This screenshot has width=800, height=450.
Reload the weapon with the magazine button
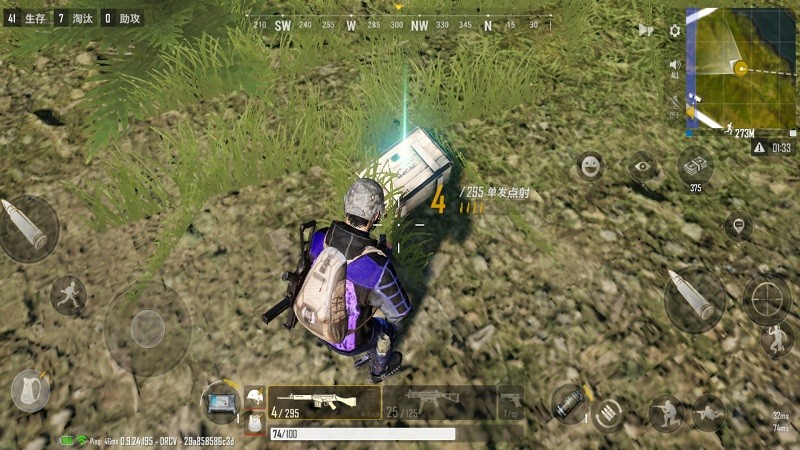pyautogui.click(x=607, y=414)
